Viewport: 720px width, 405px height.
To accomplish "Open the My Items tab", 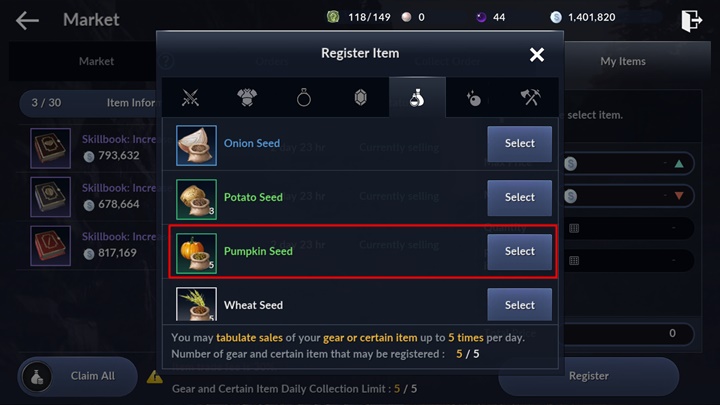I will coord(622,61).
